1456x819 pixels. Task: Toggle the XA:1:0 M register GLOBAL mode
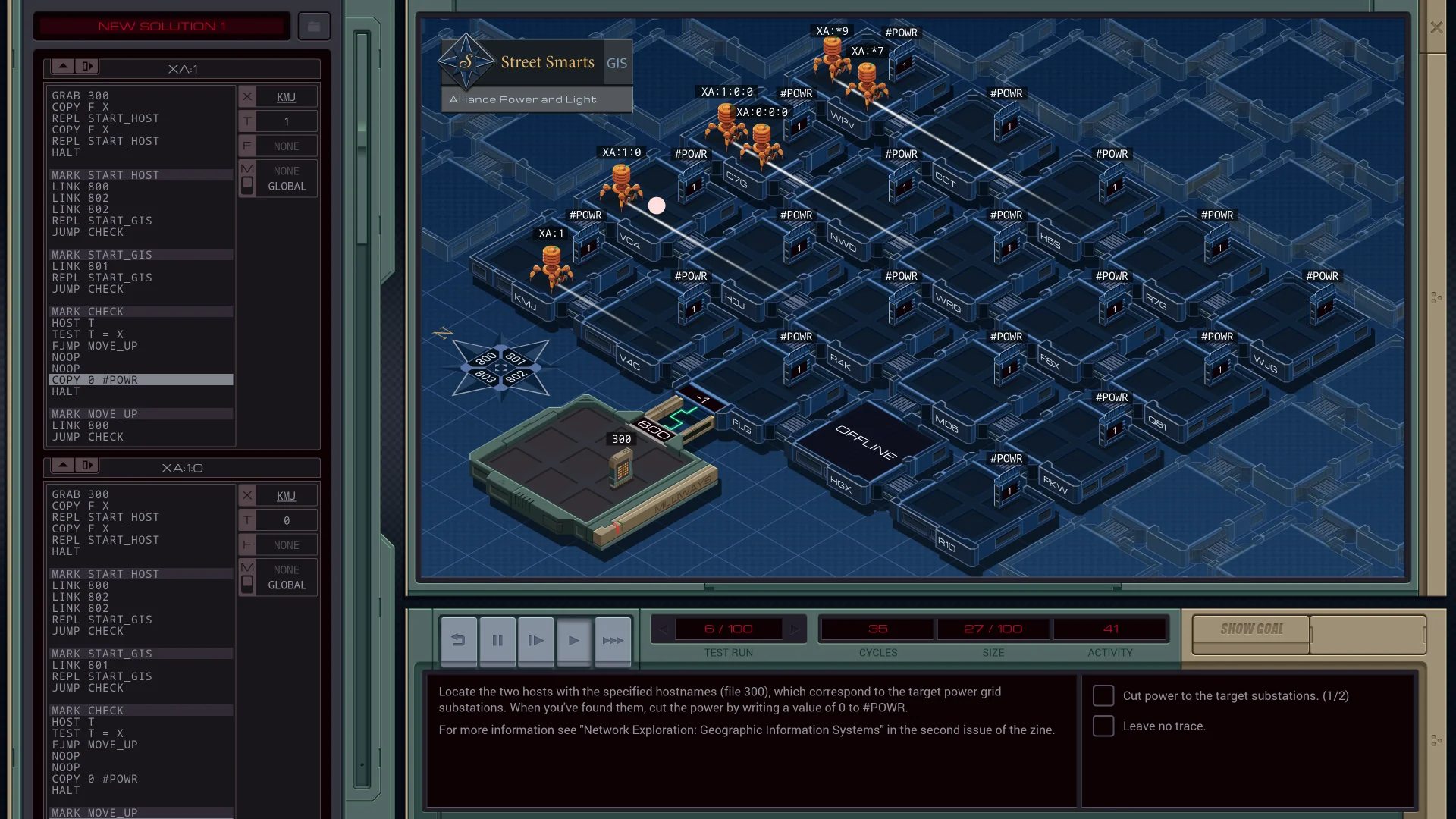point(247,583)
